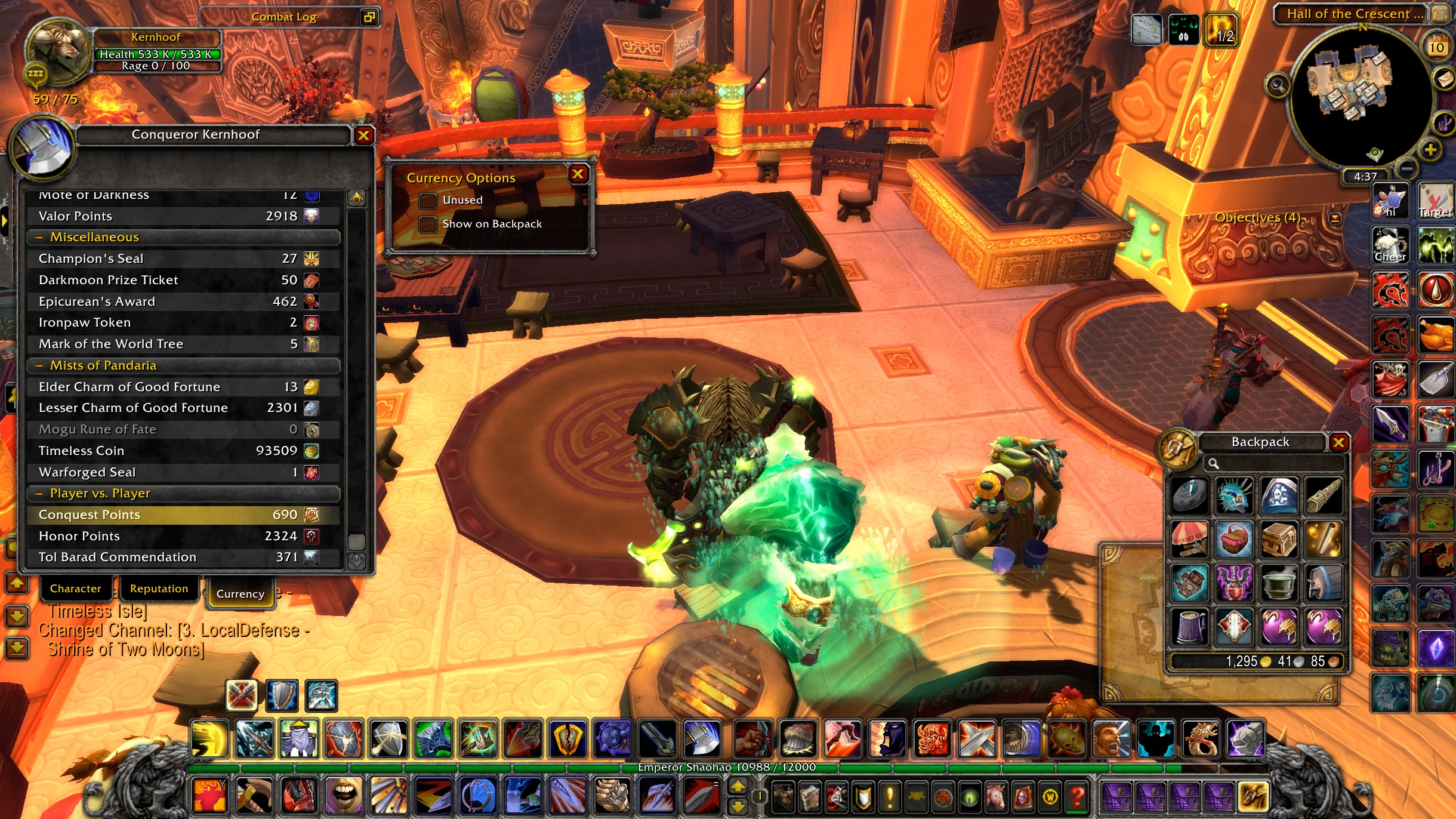Collapse the Objectives tracker
The height and width of the screenshot is (819, 1456).
pos(1335,218)
